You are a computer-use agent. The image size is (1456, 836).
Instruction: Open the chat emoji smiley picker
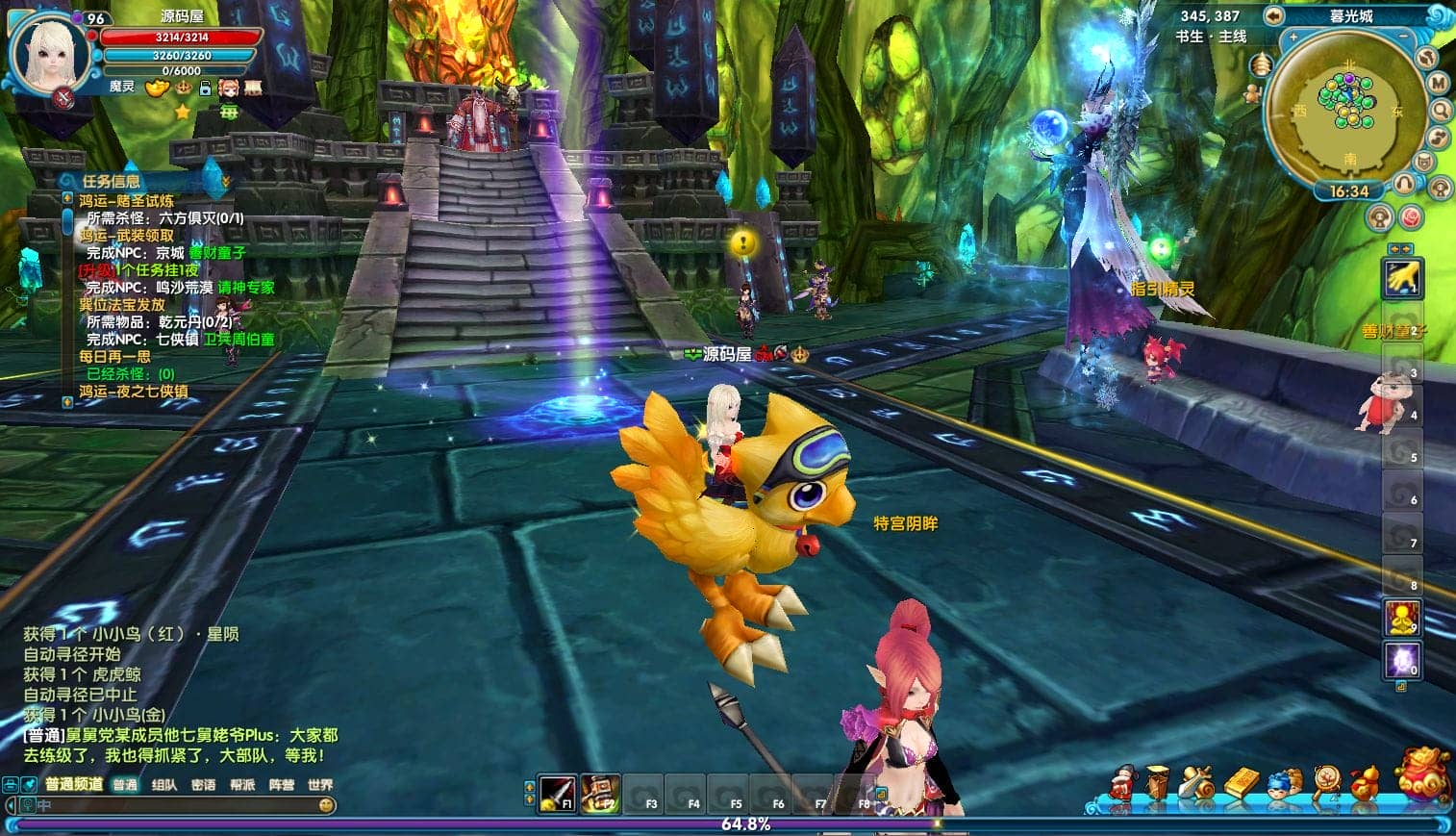coord(327,805)
